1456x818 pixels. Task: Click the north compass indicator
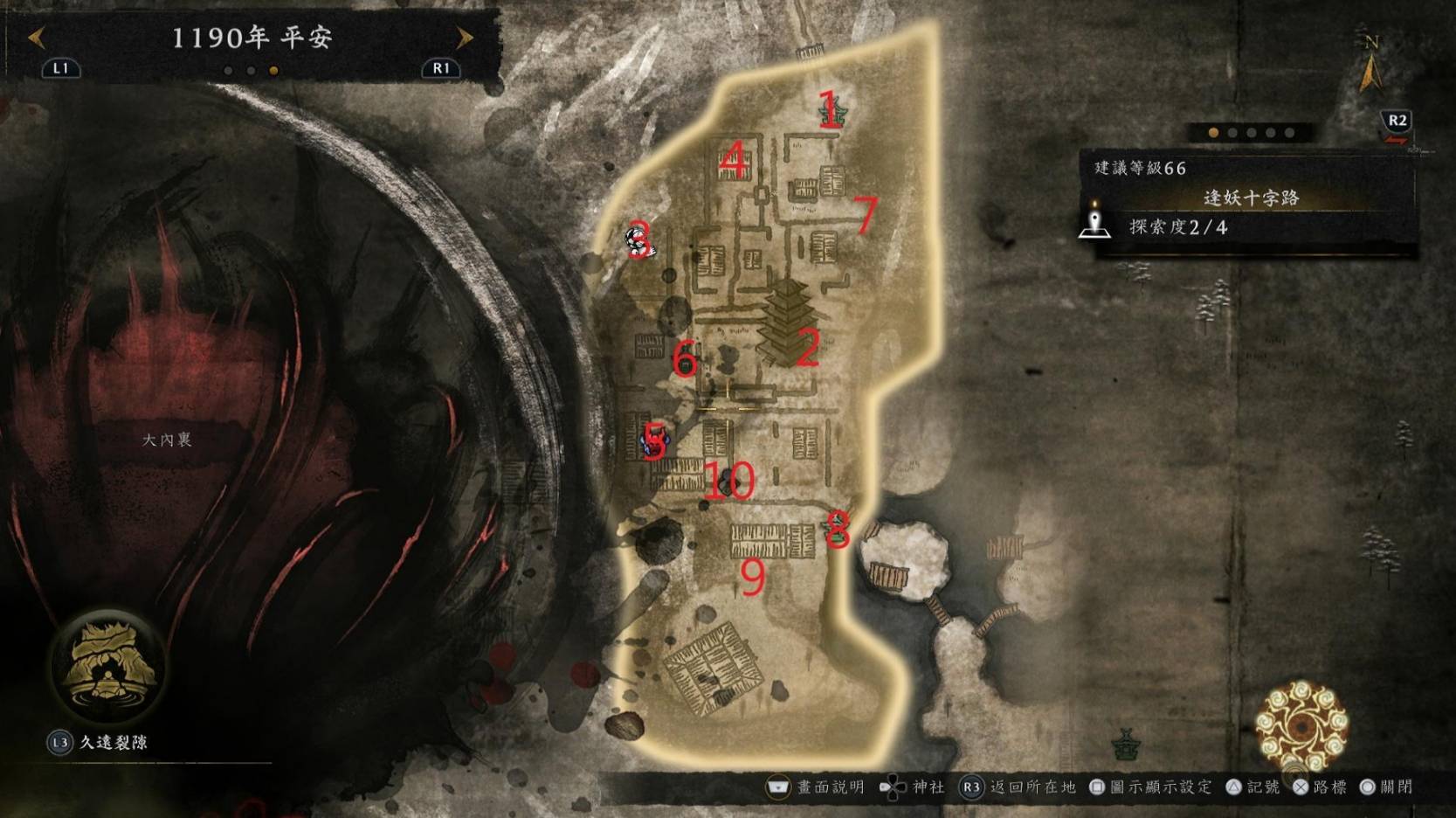[1371, 63]
